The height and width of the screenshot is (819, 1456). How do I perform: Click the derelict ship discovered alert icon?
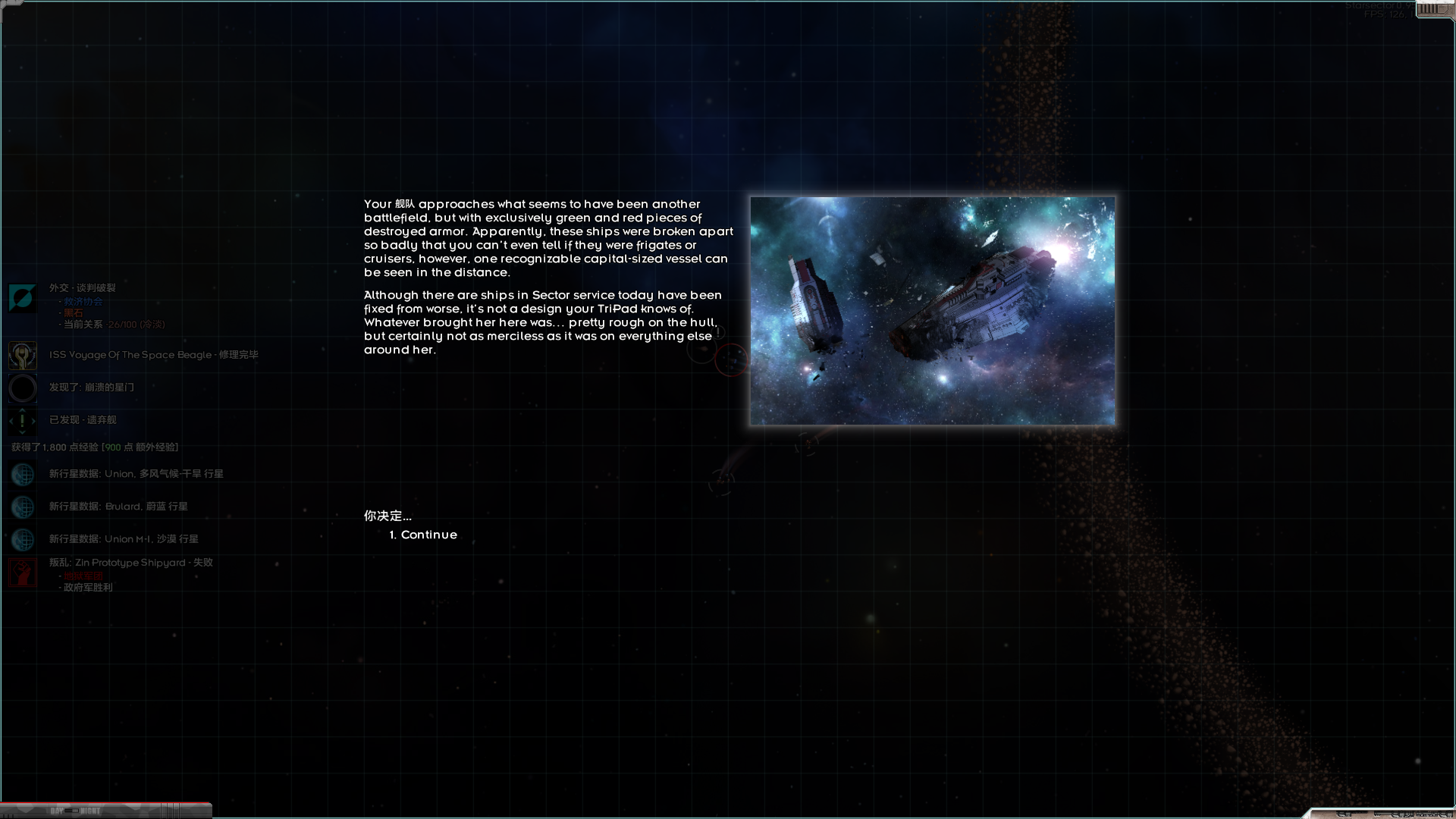pos(22,420)
